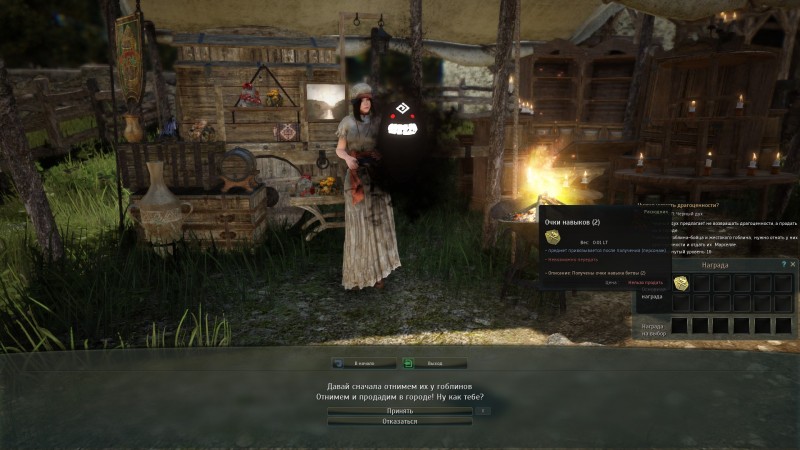Accept the quest with Принять
This screenshot has height=450, width=800.
coord(399,410)
